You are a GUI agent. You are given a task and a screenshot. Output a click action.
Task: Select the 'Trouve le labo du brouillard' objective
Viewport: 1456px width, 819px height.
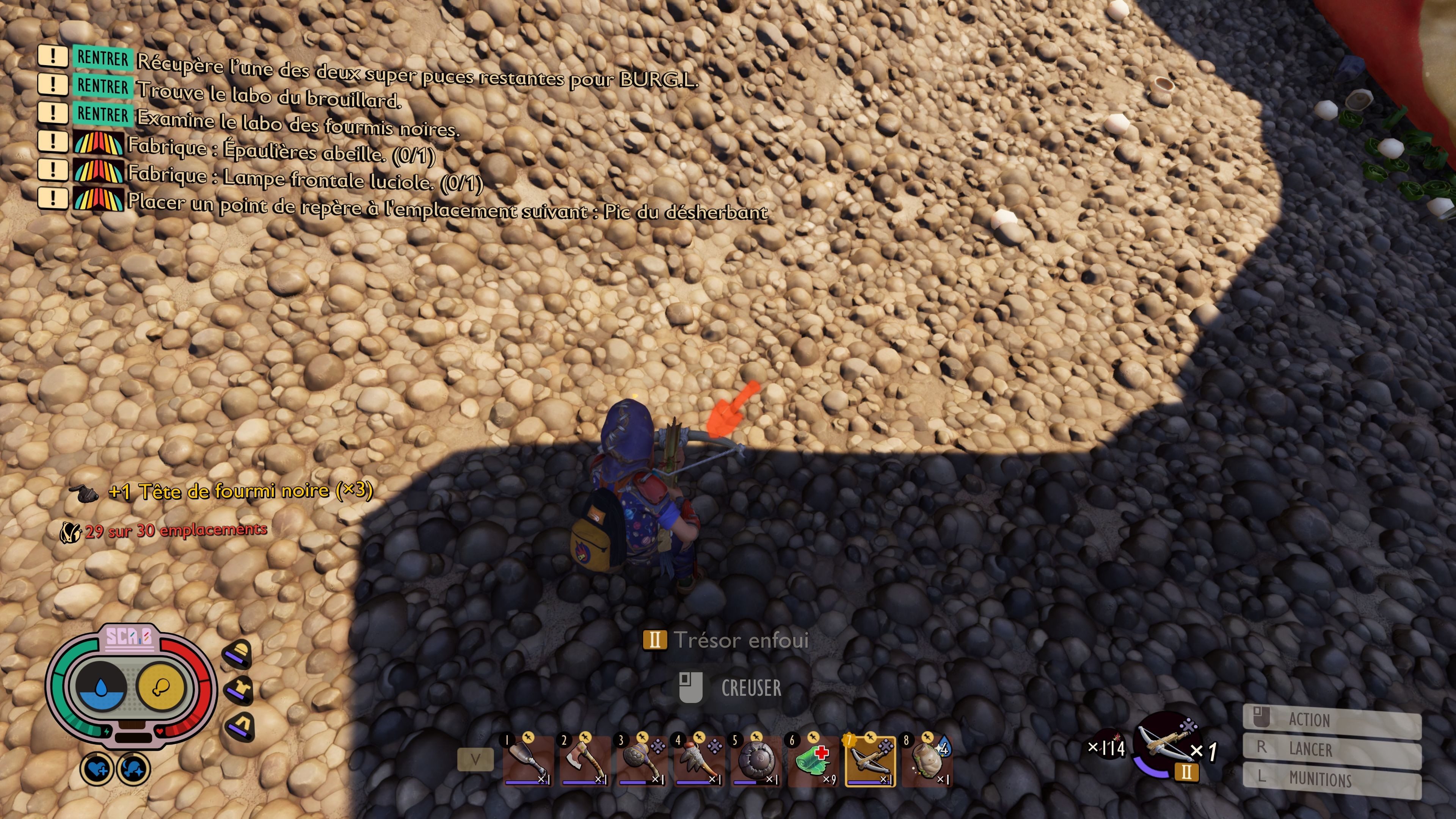269,95
